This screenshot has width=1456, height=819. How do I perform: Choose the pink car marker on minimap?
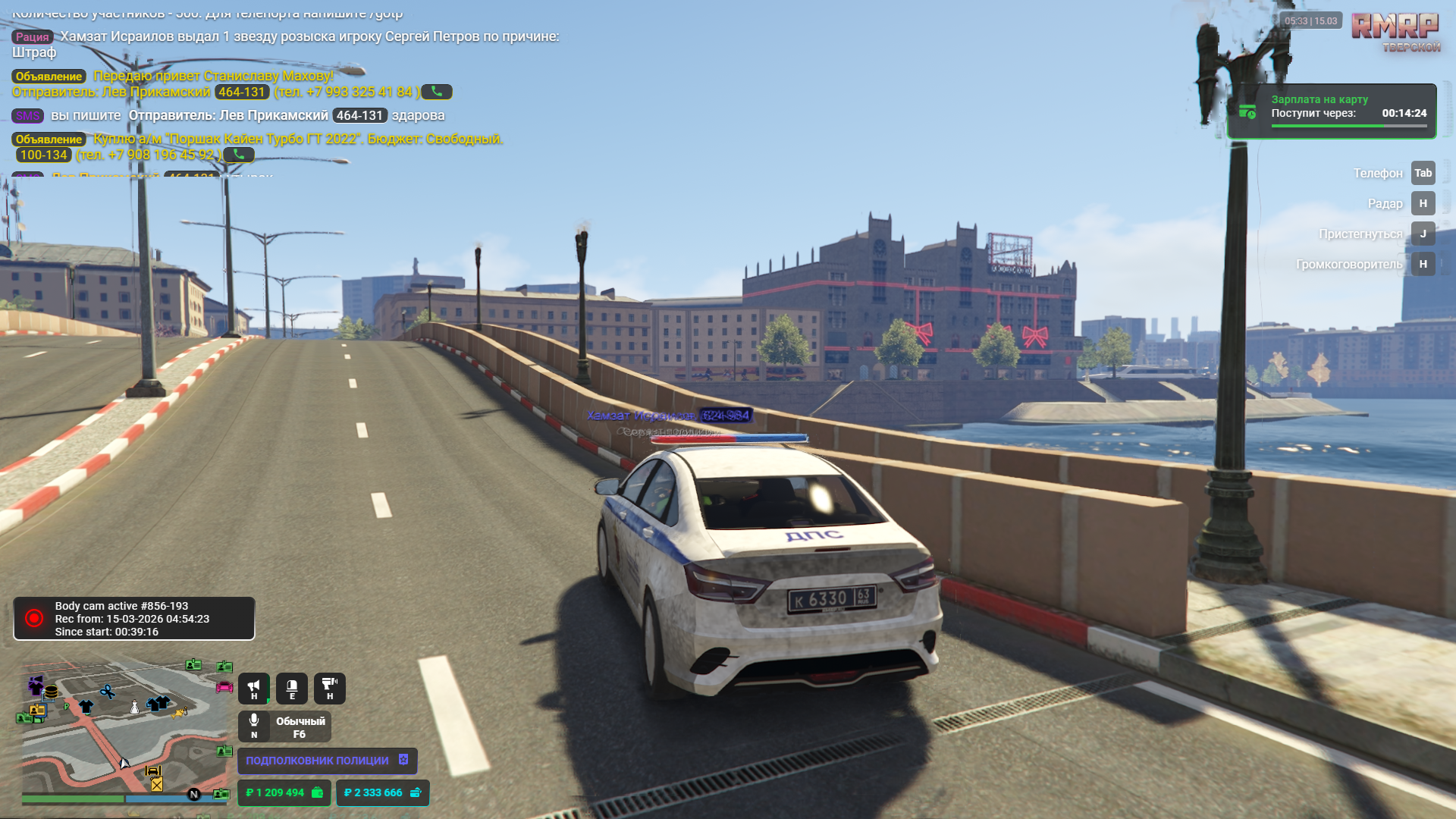click(224, 687)
